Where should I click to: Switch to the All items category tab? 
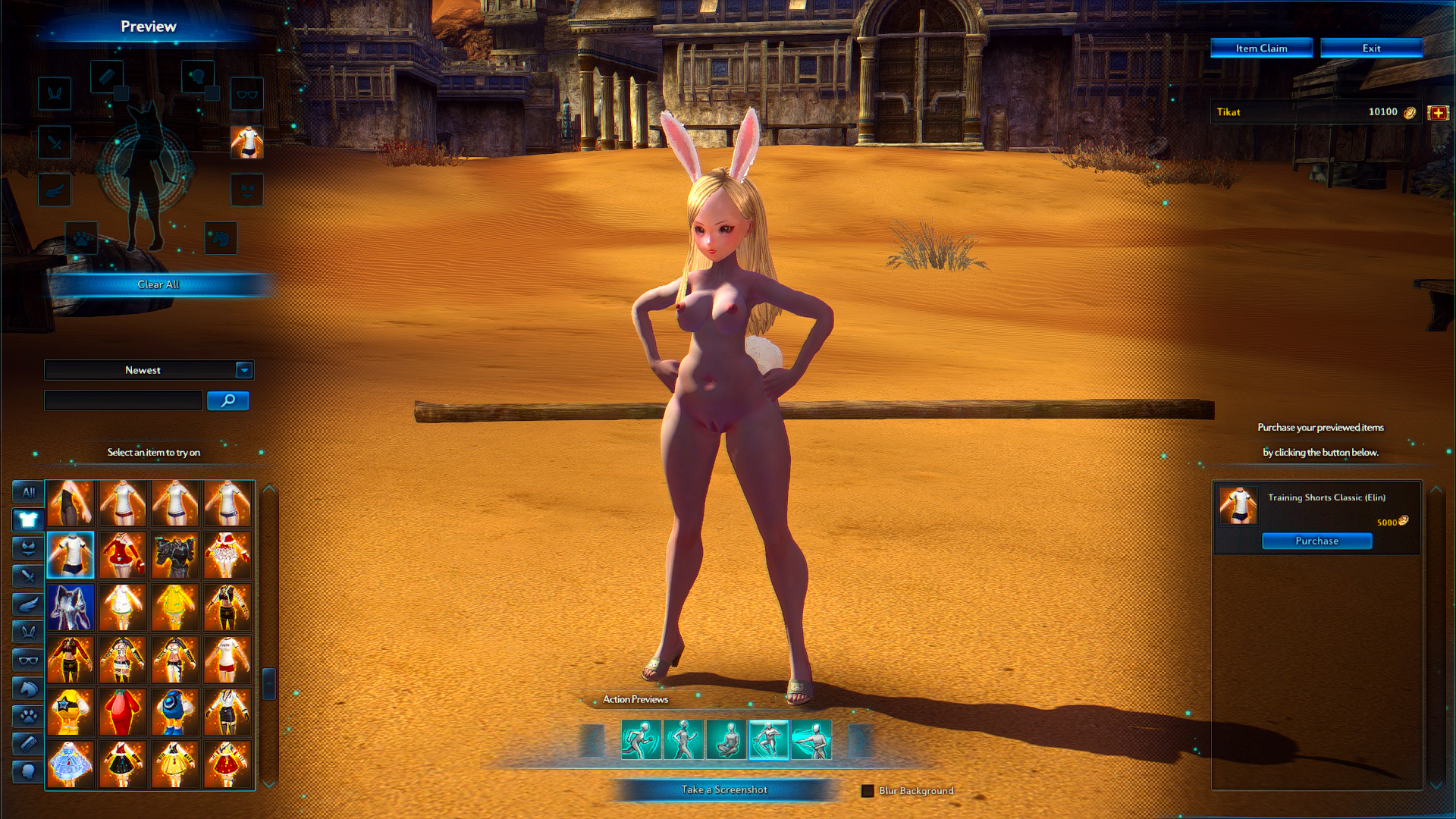28,491
